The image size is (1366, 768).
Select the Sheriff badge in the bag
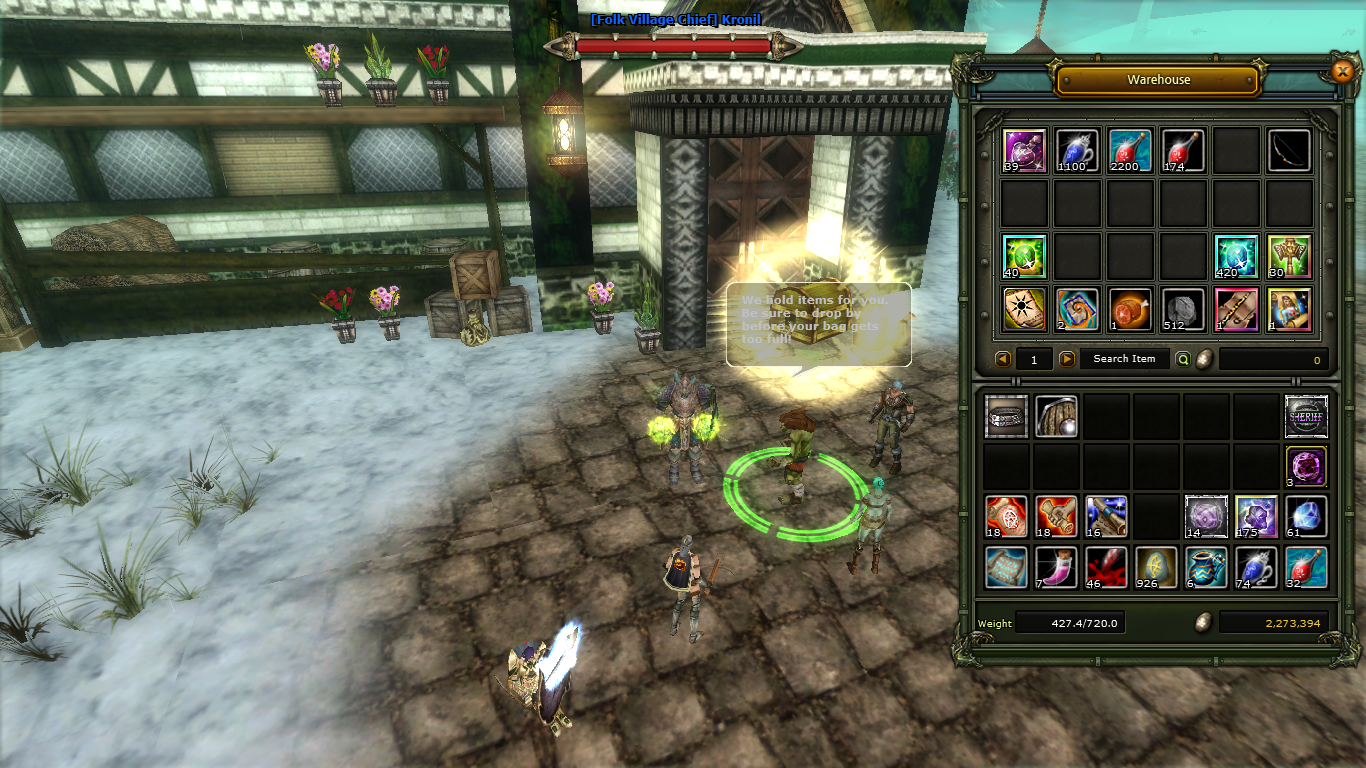click(x=1306, y=417)
